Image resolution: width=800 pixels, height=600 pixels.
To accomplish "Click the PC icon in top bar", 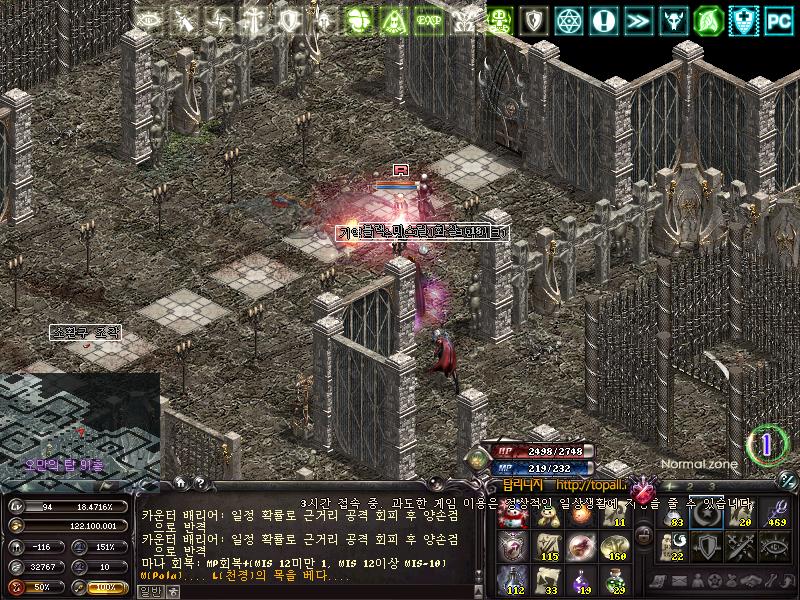I will point(777,19).
